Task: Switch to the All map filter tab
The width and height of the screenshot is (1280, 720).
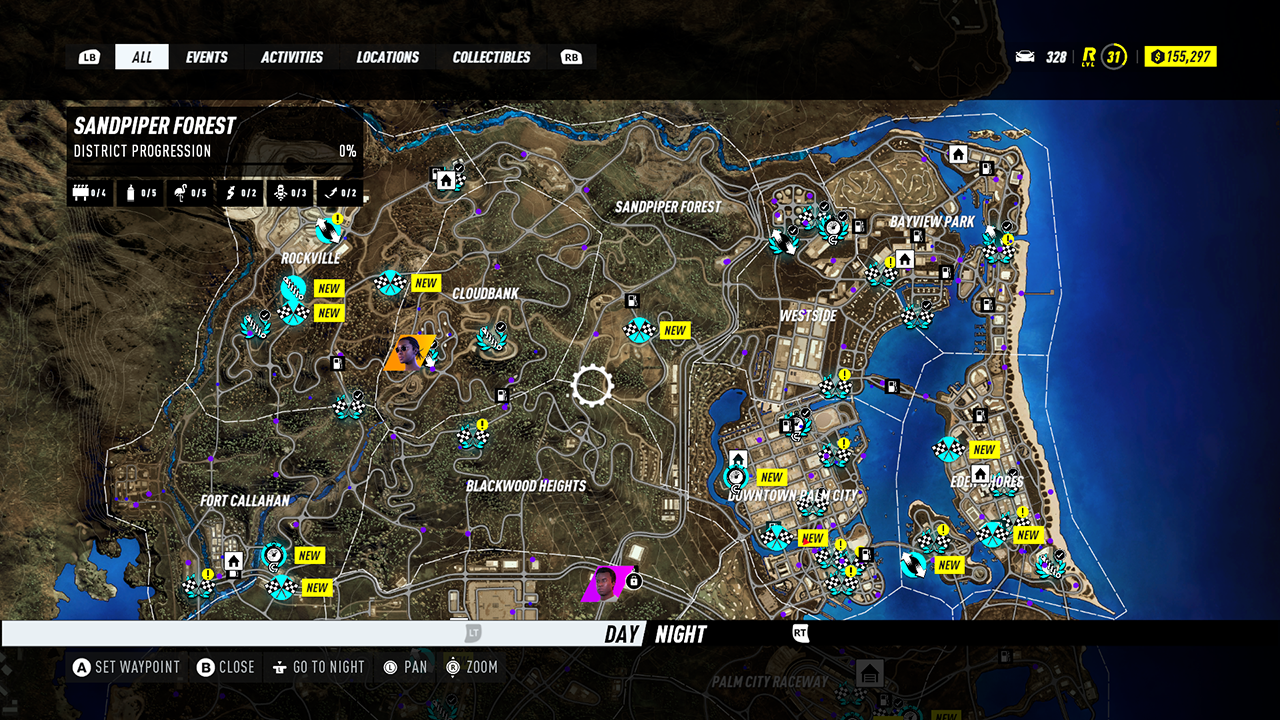Action: (x=142, y=57)
